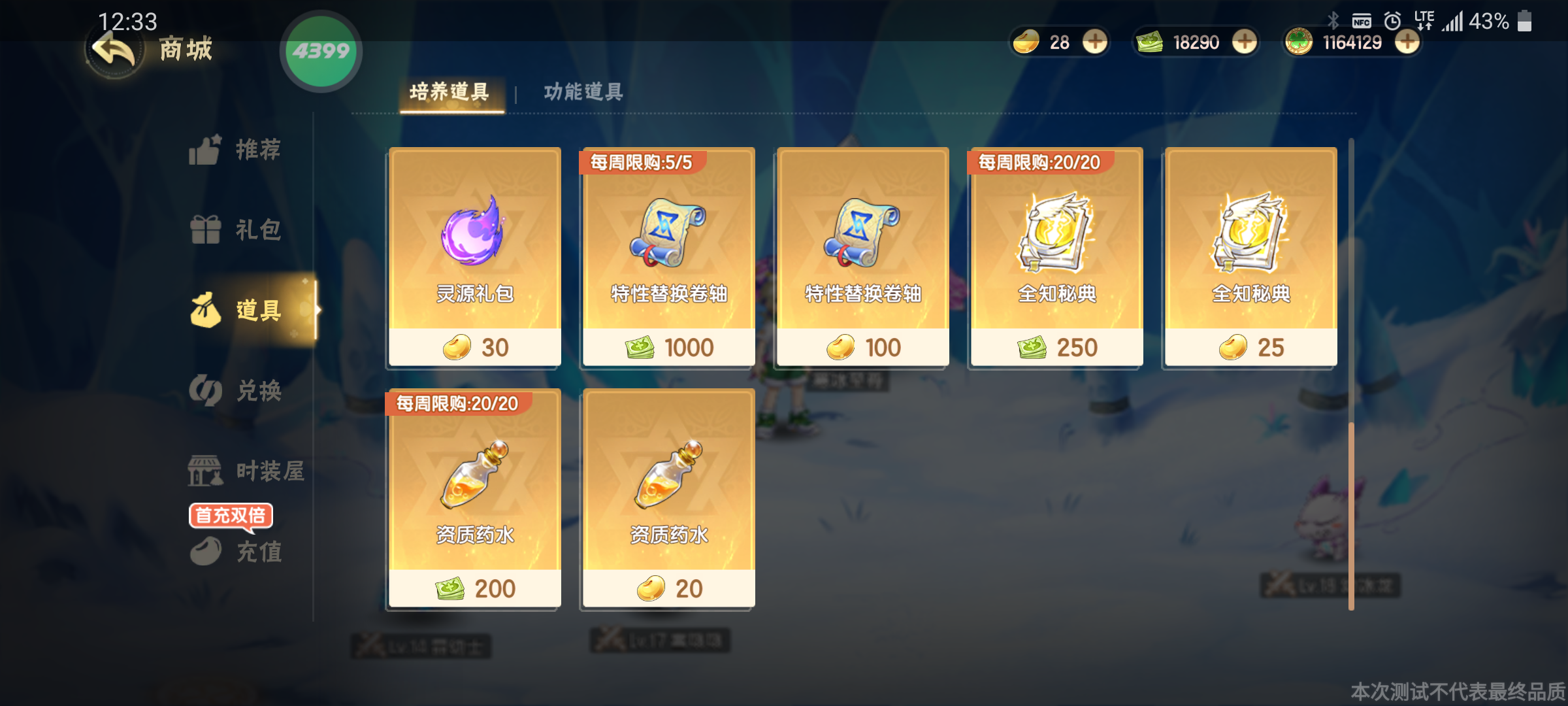This screenshot has height=706, width=1568.
Task: Select the 全知秘典 priced 25
Action: (1250, 257)
